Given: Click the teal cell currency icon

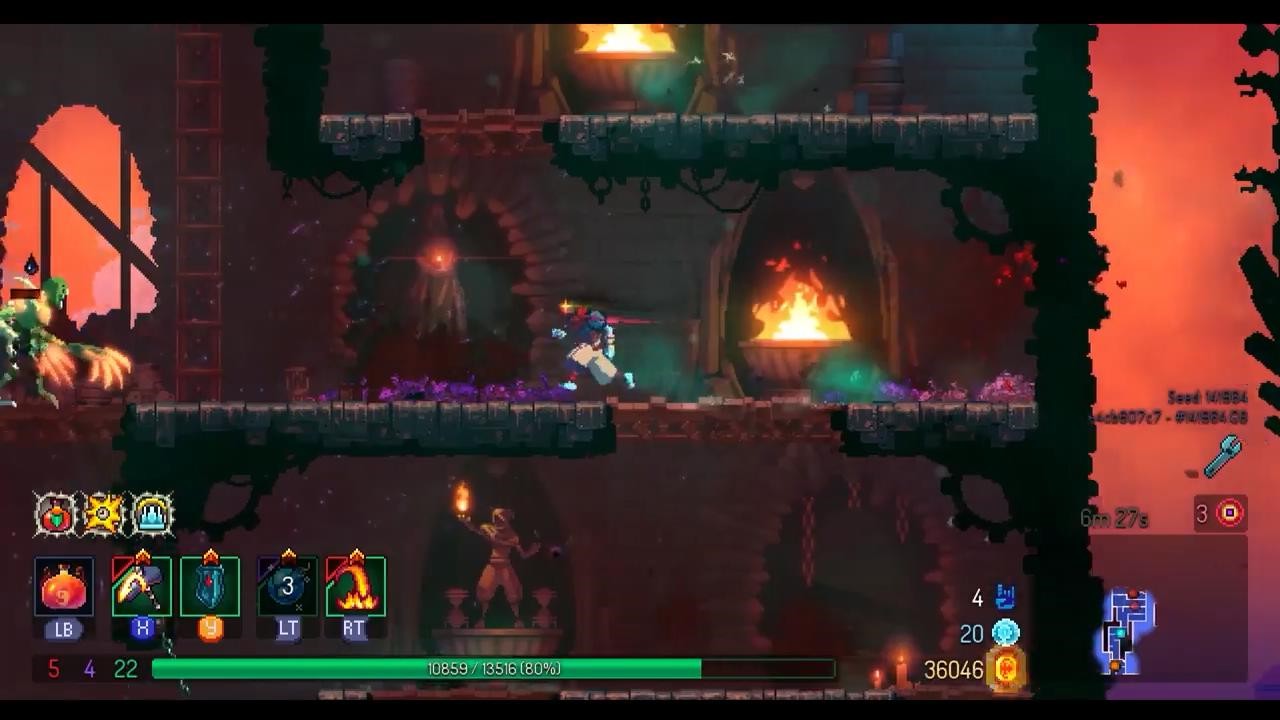Looking at the screenshot, I should point(1005,633).
